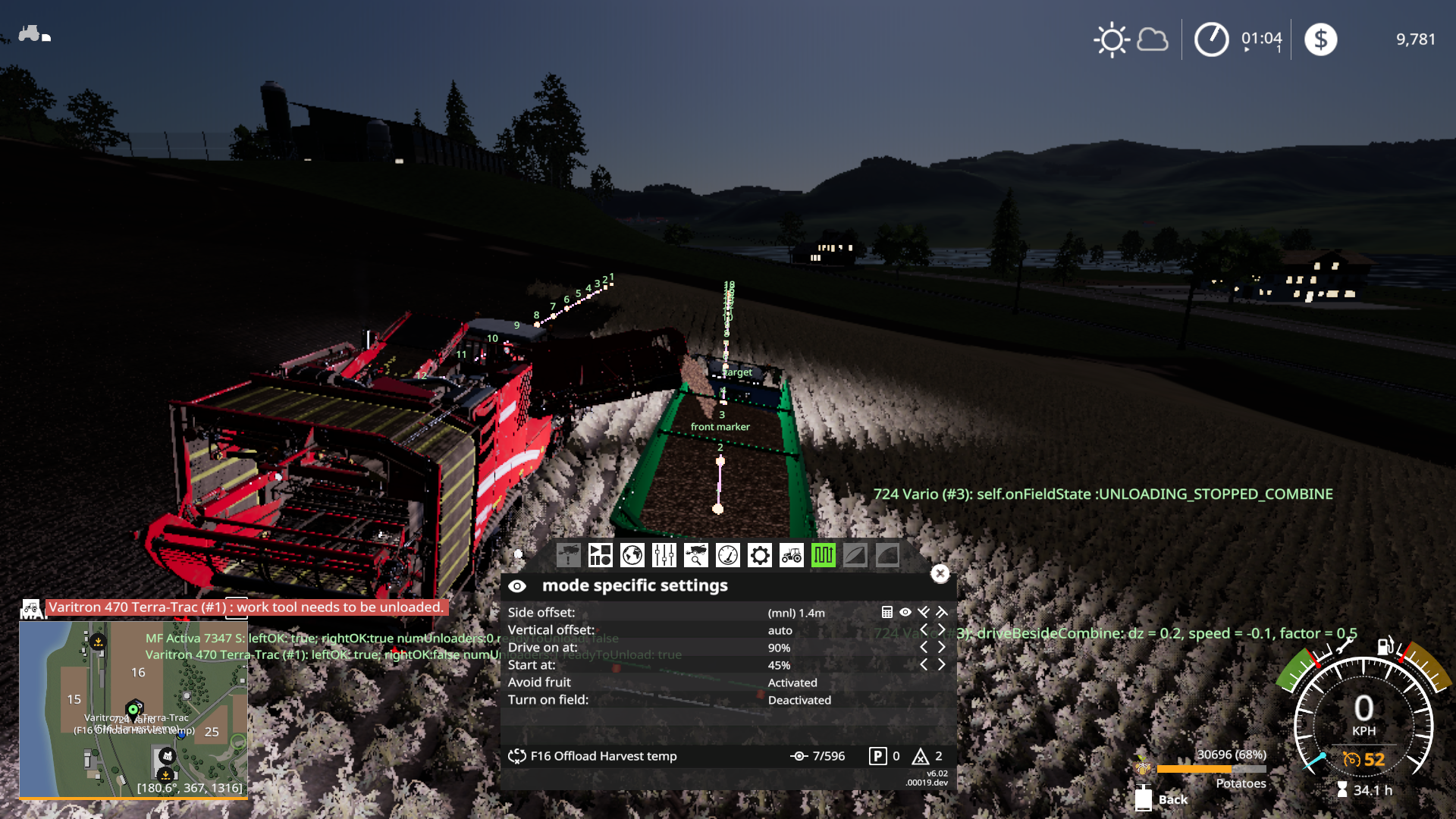
Task: Select the combine search icon
Action: tap(696, 555)
